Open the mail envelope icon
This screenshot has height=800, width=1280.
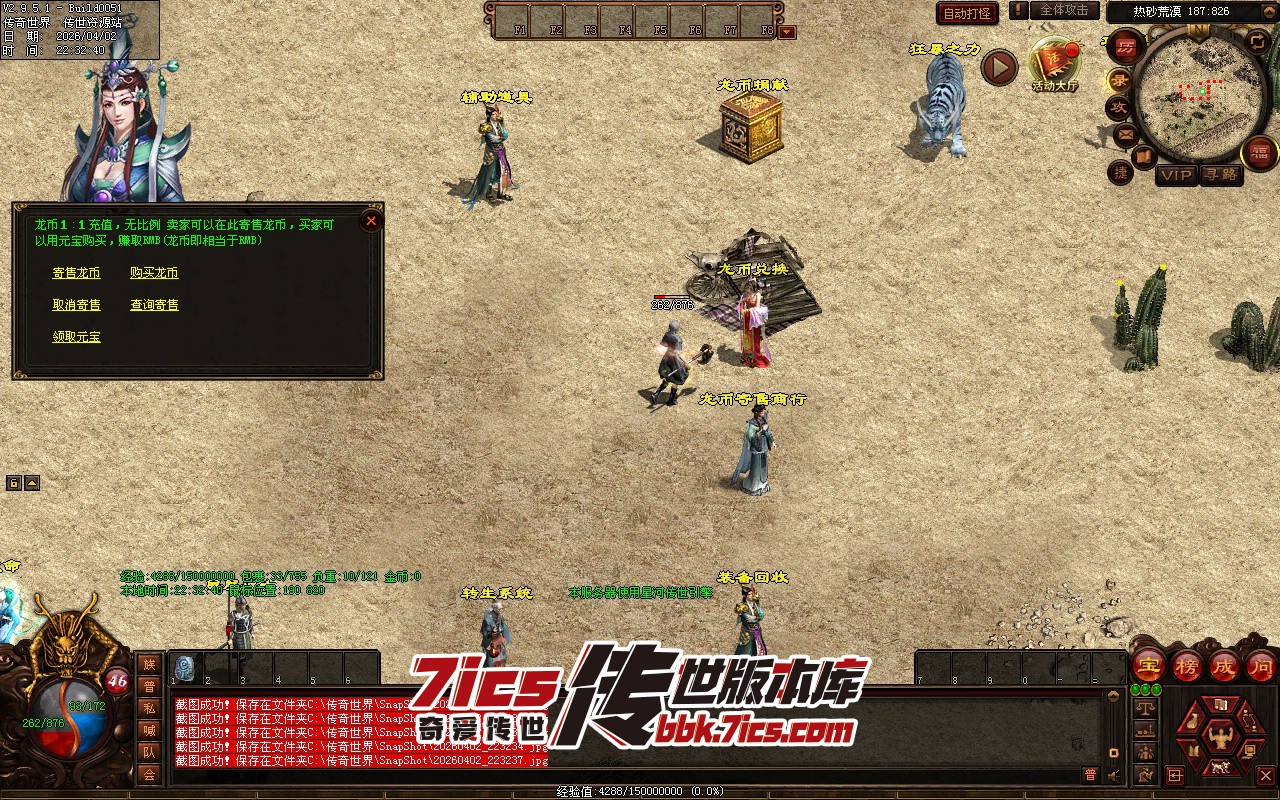click(1125, 133)
